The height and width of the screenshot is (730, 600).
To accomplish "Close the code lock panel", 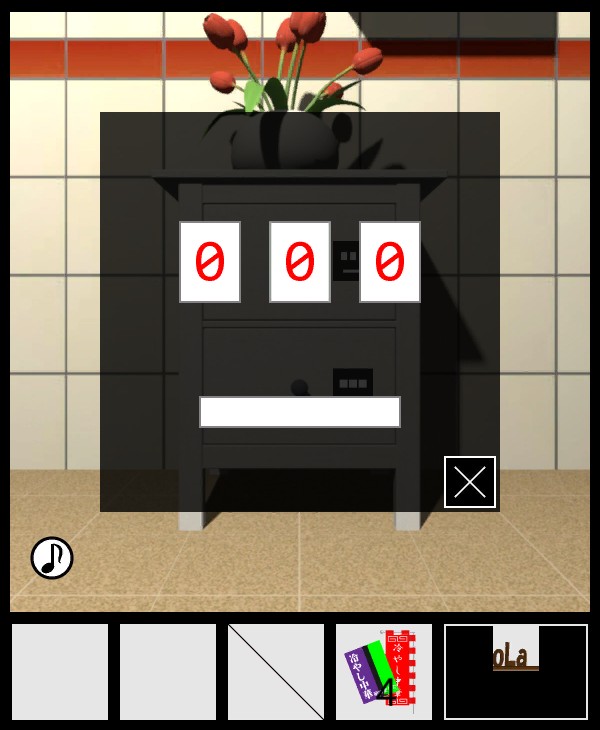I will click(x=470, y=482).
